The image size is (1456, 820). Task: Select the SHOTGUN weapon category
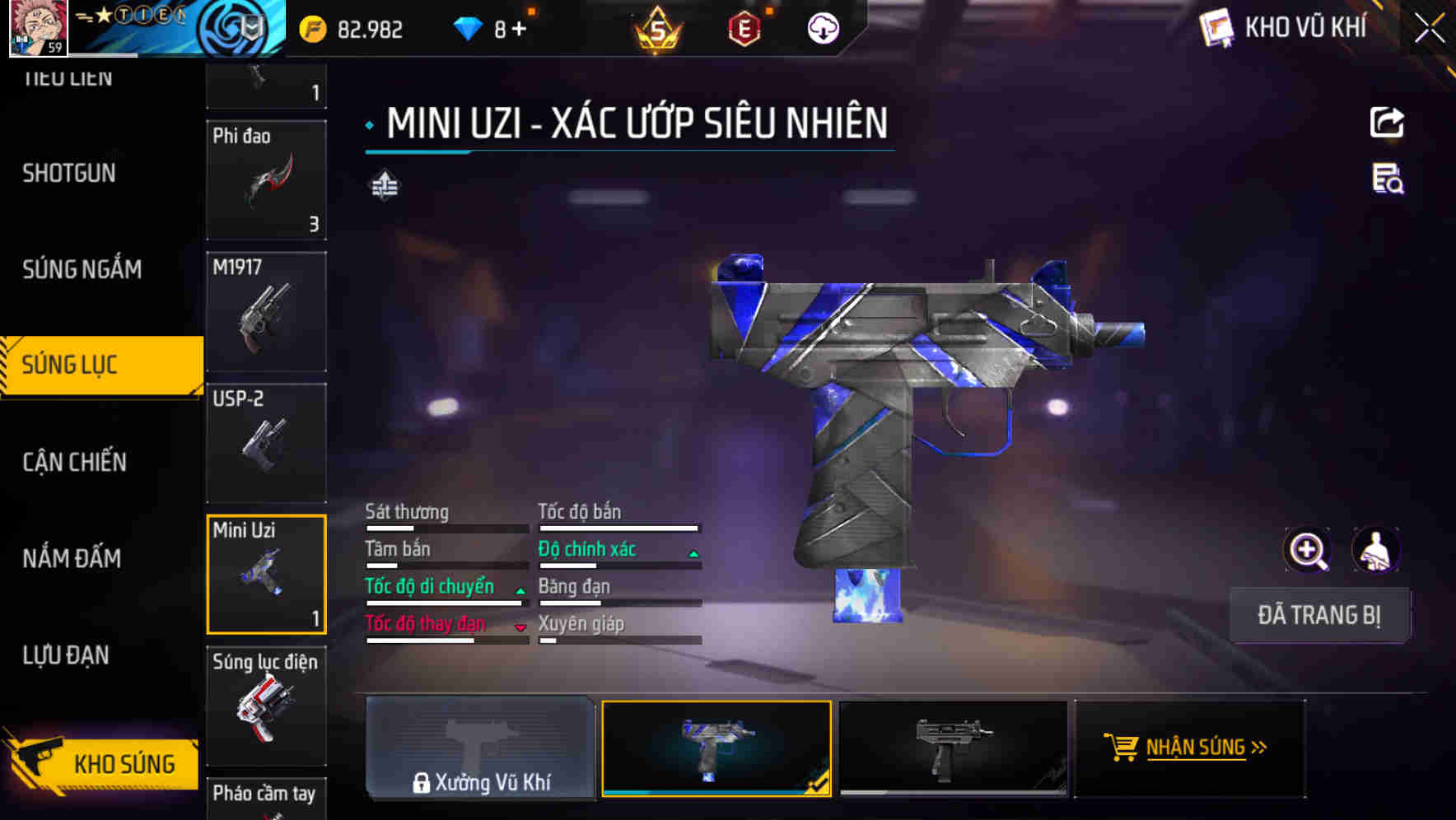69,173
